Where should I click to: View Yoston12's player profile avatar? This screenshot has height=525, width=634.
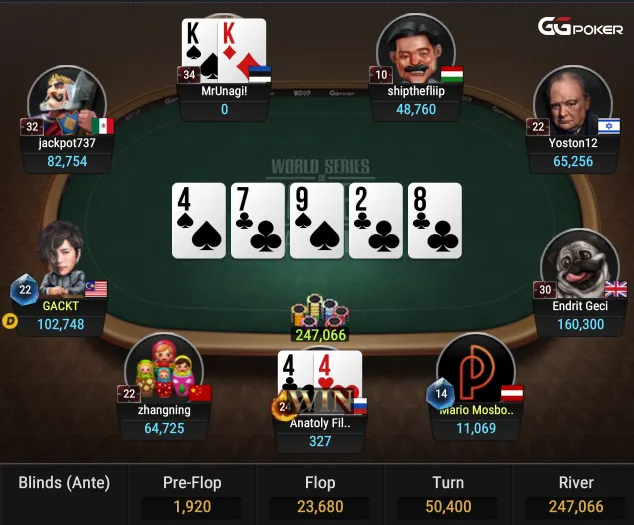point(573,103)
